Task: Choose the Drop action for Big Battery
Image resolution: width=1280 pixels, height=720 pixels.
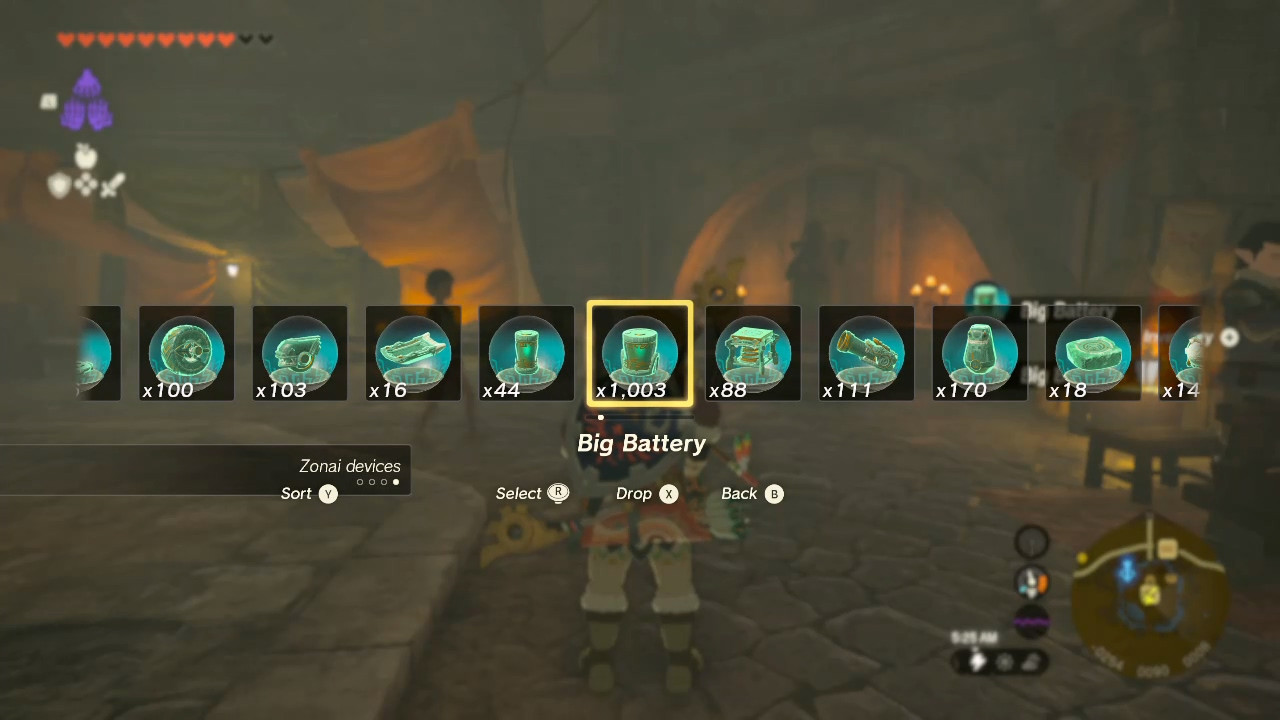Action: (x=646, y=493)
